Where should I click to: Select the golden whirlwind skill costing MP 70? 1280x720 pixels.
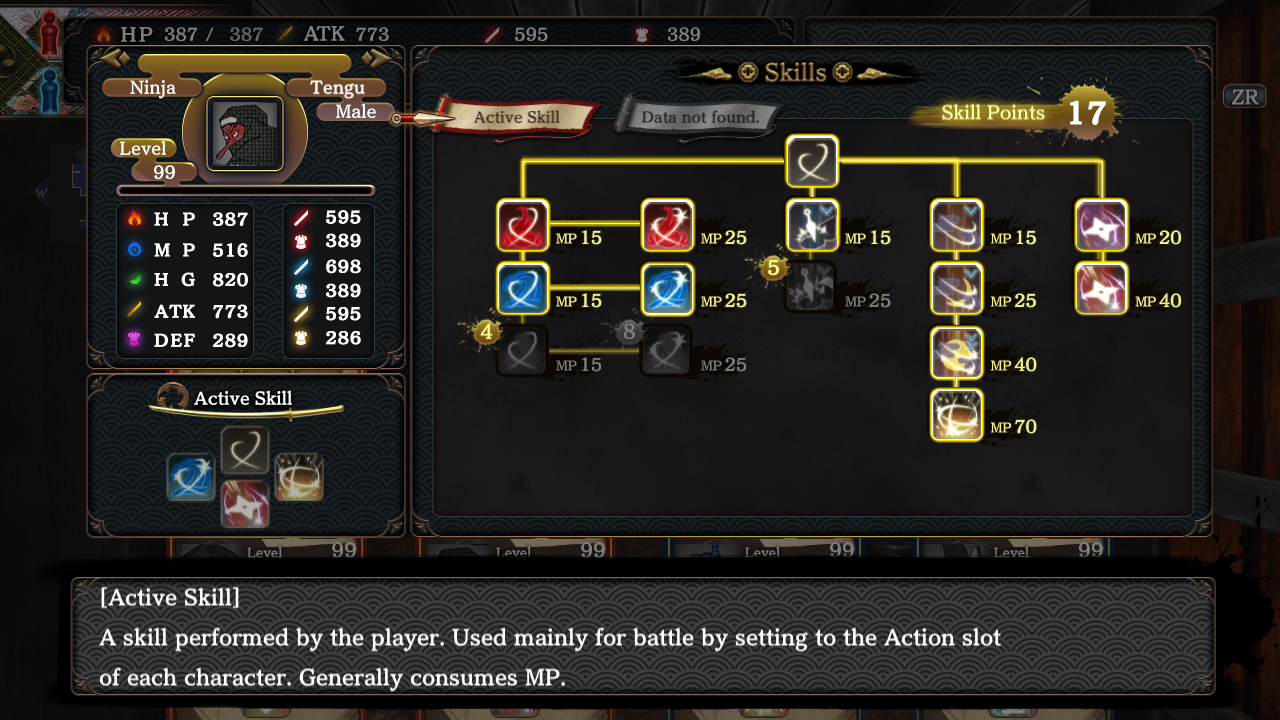click(x=957, y=414)
